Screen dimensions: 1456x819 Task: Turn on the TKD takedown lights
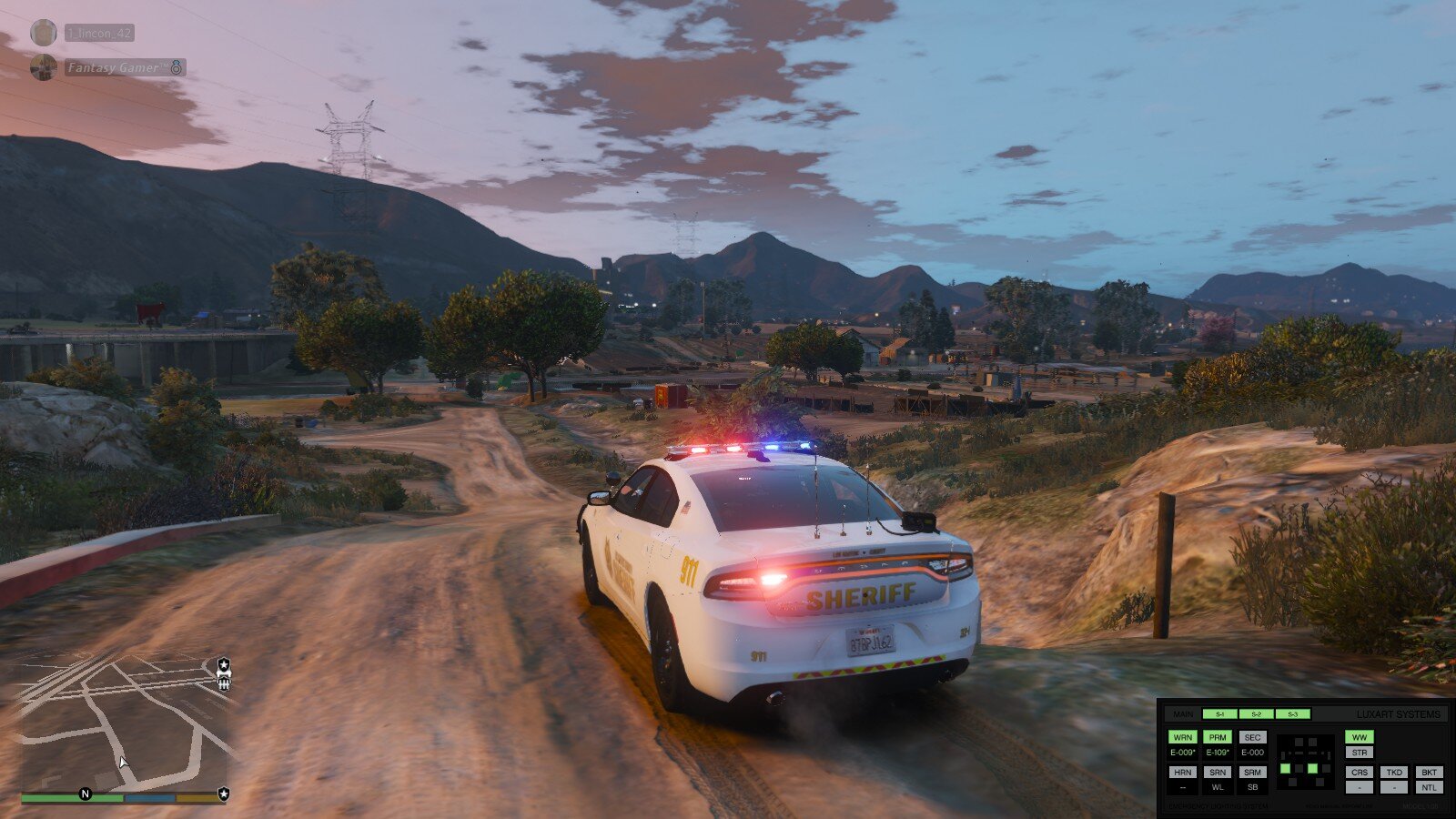(x=1394, y=772)
